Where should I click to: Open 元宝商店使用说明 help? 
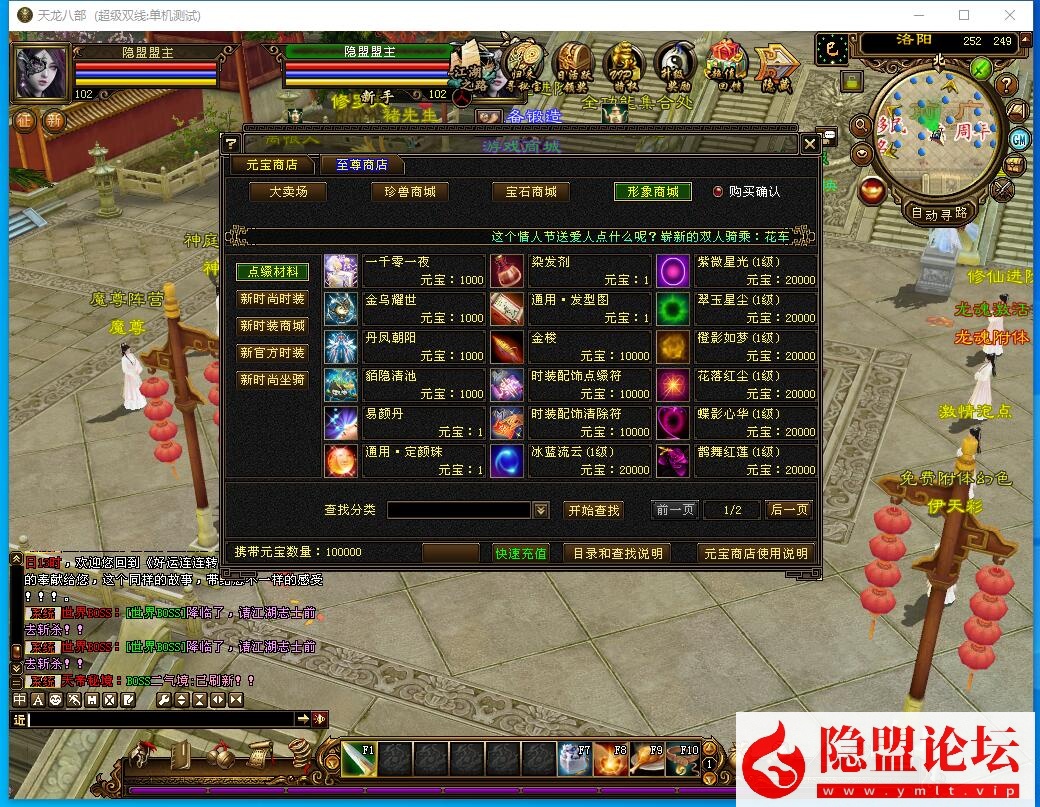[x=755, y=553]
